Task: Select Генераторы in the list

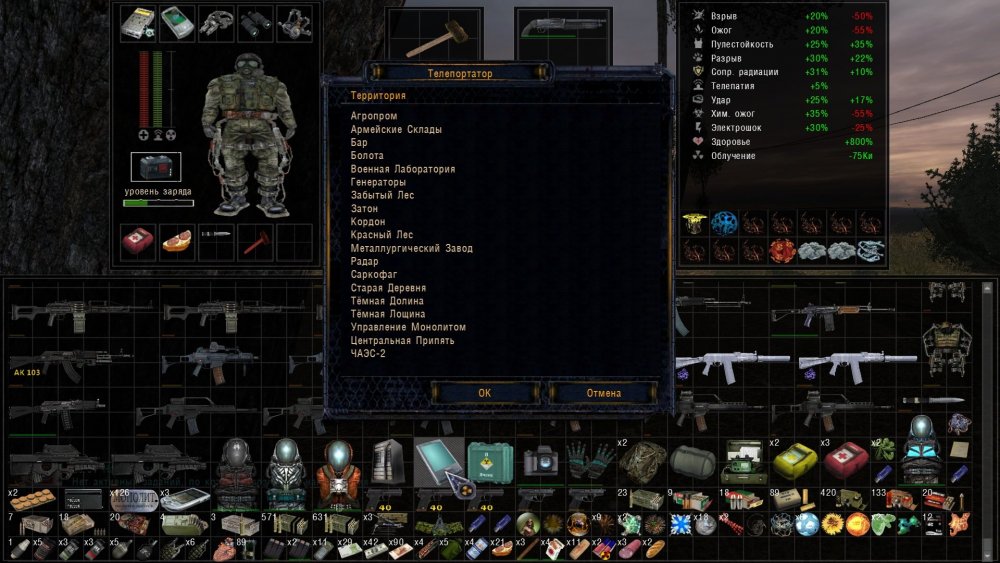Action: point(378,182)
